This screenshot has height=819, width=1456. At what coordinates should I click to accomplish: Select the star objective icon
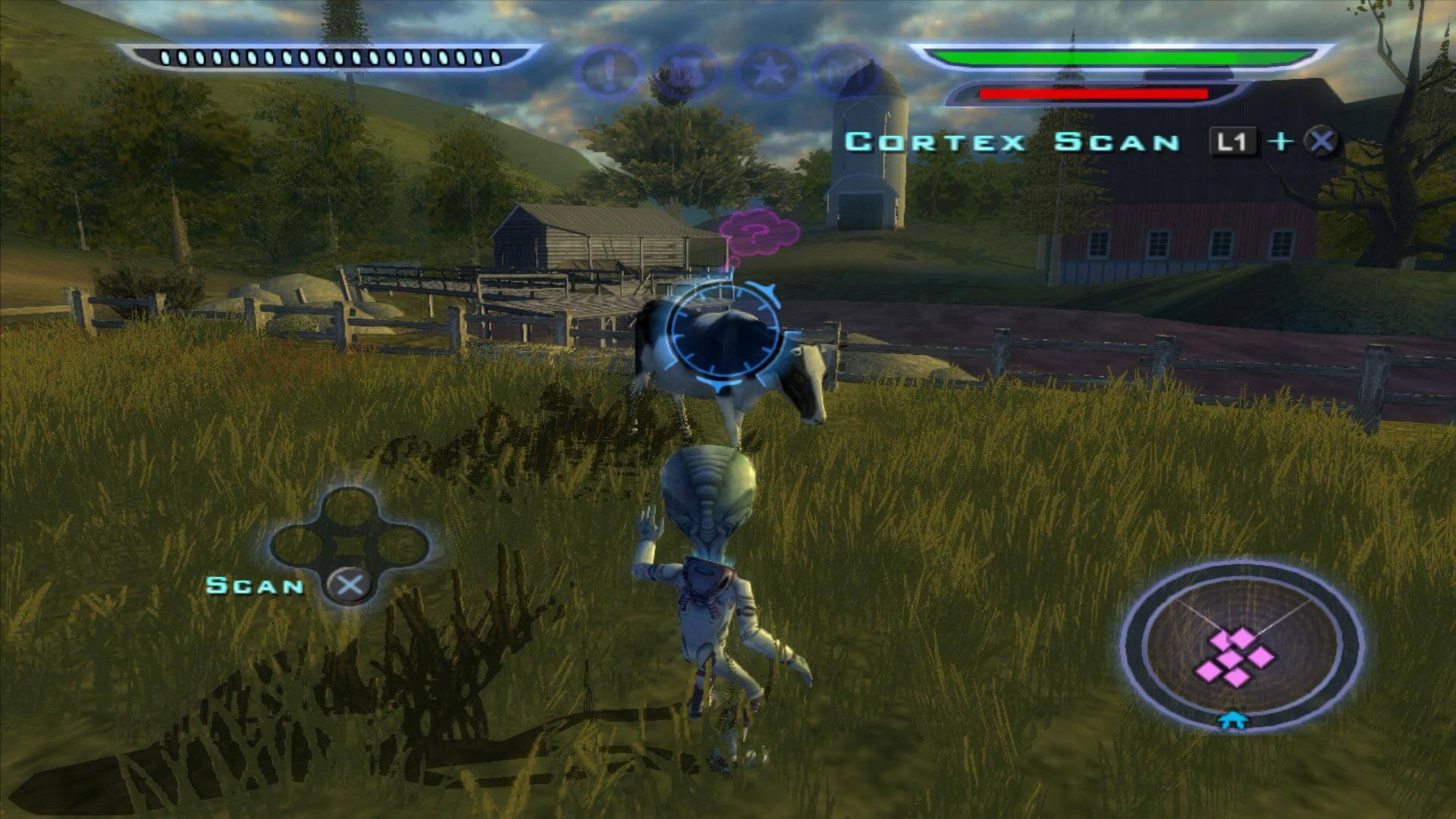[770, 72]
